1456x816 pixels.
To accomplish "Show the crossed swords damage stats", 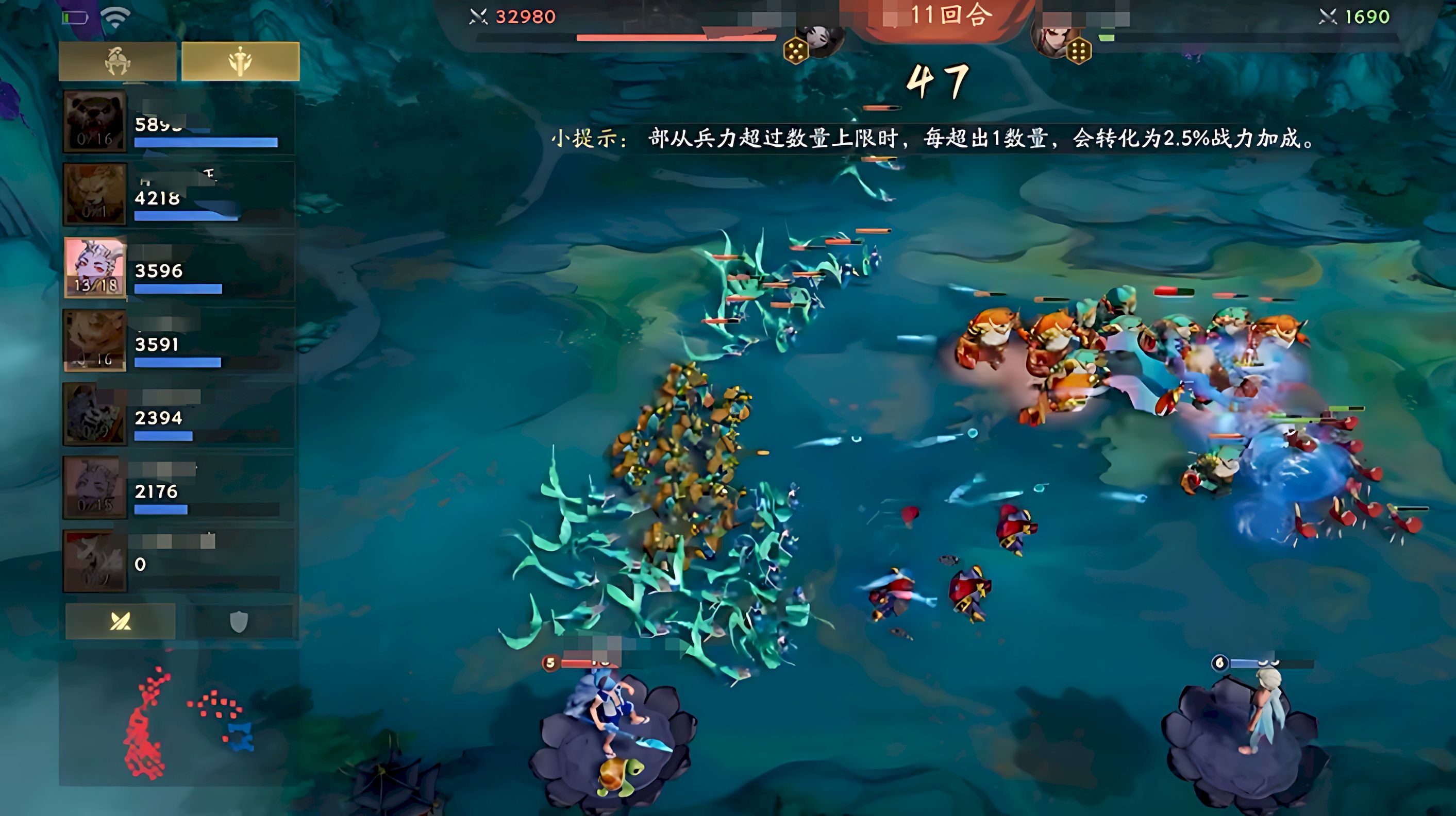I will [121, 621].
